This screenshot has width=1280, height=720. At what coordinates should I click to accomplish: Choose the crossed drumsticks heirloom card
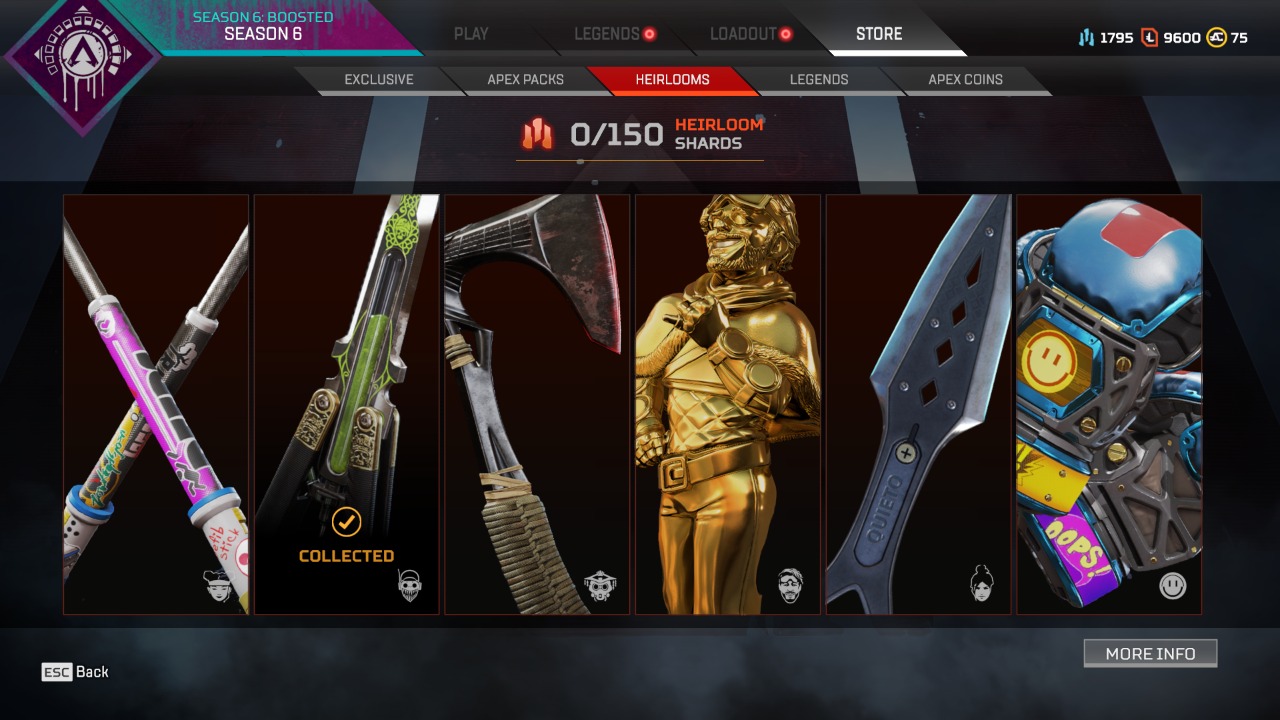click(156, 404)
